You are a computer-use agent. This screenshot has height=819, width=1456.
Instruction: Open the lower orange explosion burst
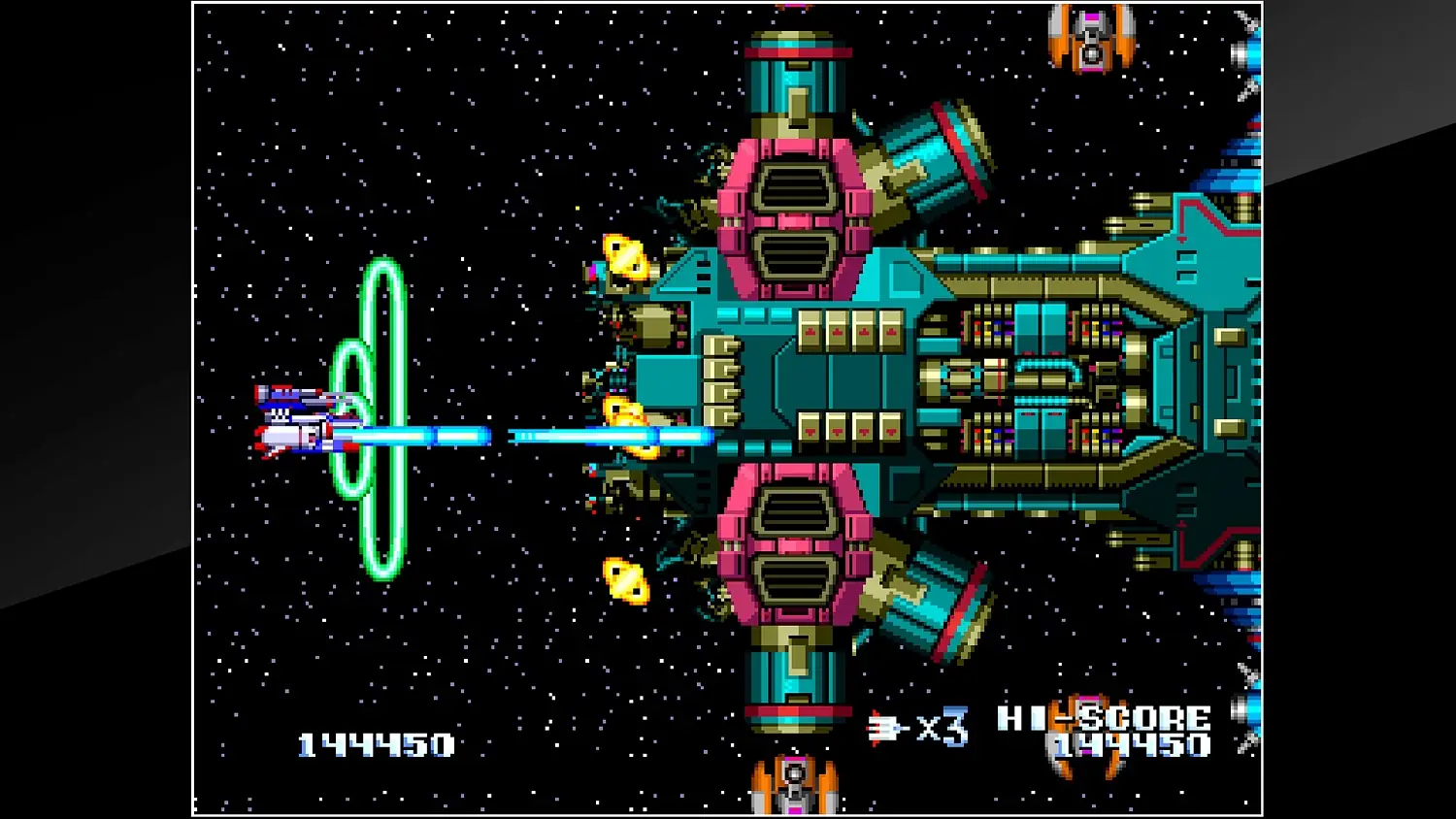point(624,582)
